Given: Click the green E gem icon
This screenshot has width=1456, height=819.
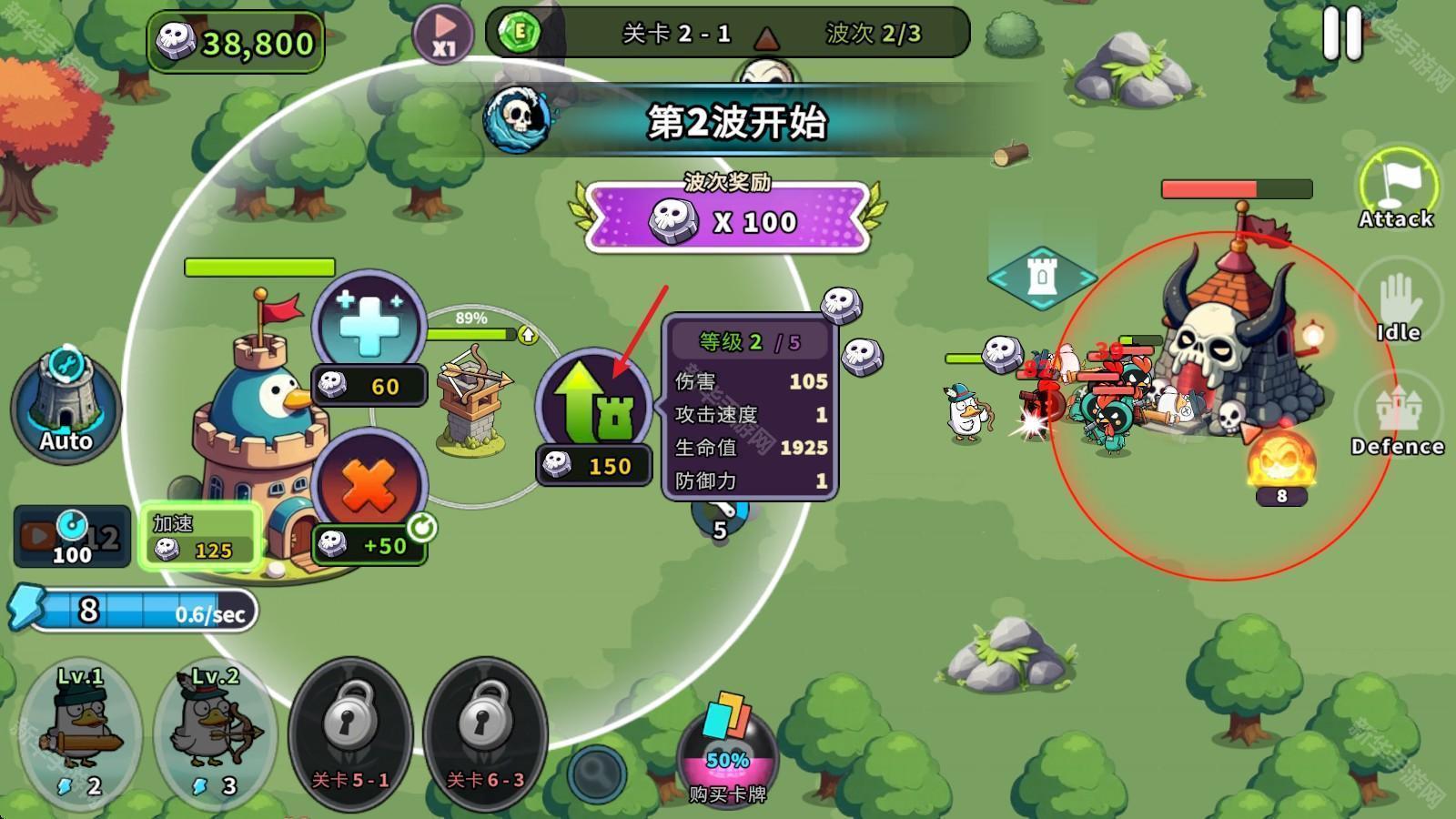Looking at the screenshot, I should pos(521,34).
